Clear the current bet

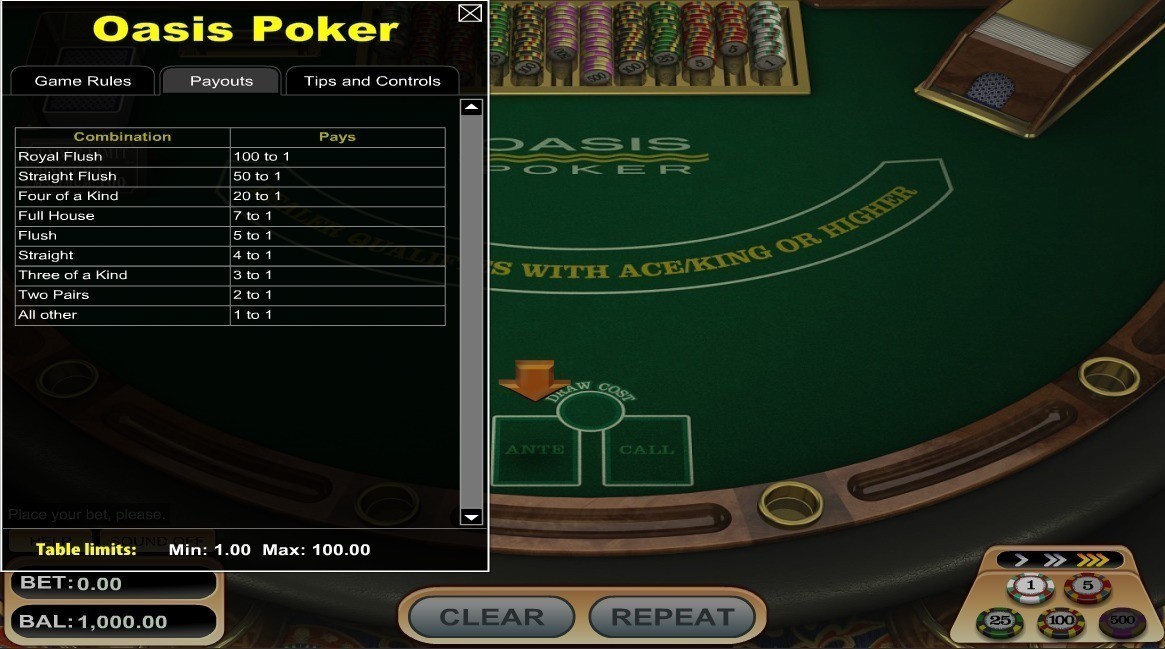[x=491, y=617]
